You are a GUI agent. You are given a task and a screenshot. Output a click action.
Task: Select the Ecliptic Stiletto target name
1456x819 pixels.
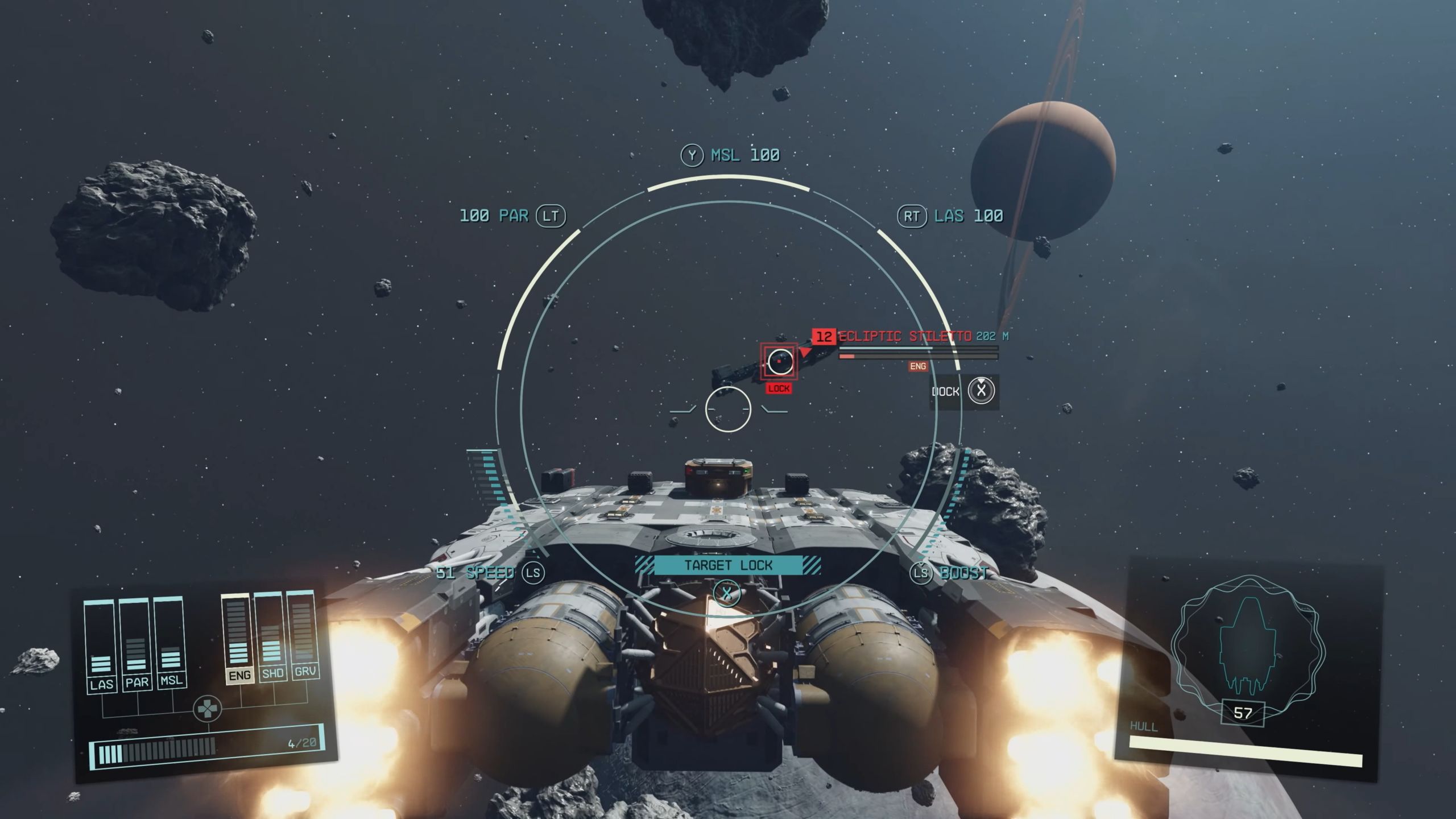click(905, 336)
